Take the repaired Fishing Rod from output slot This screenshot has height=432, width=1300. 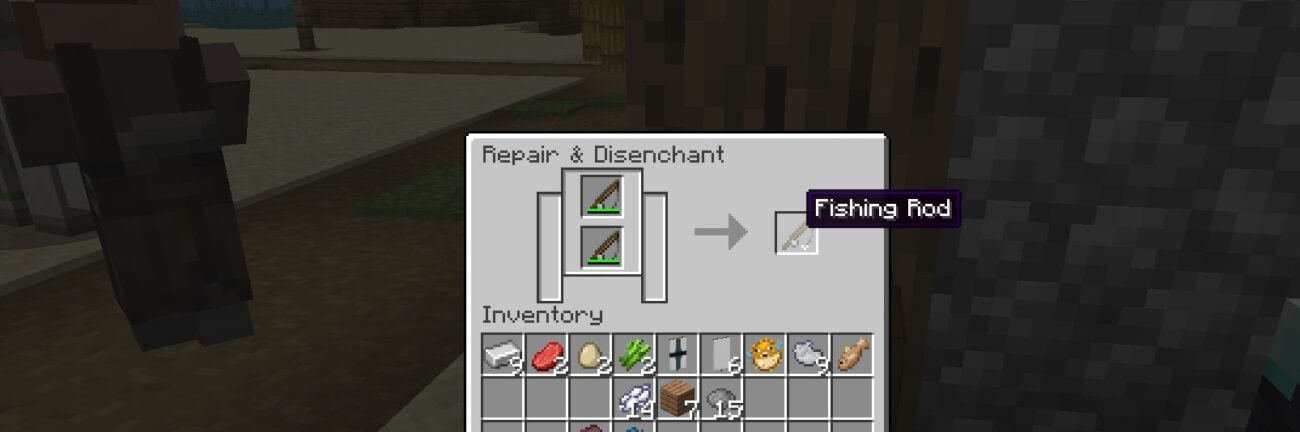[797, 234]
